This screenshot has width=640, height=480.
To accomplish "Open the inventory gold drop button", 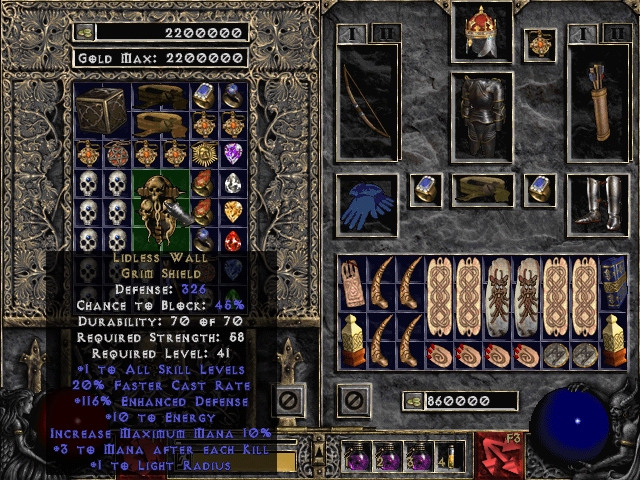I will pyautogui.click(x=412, y=401).
